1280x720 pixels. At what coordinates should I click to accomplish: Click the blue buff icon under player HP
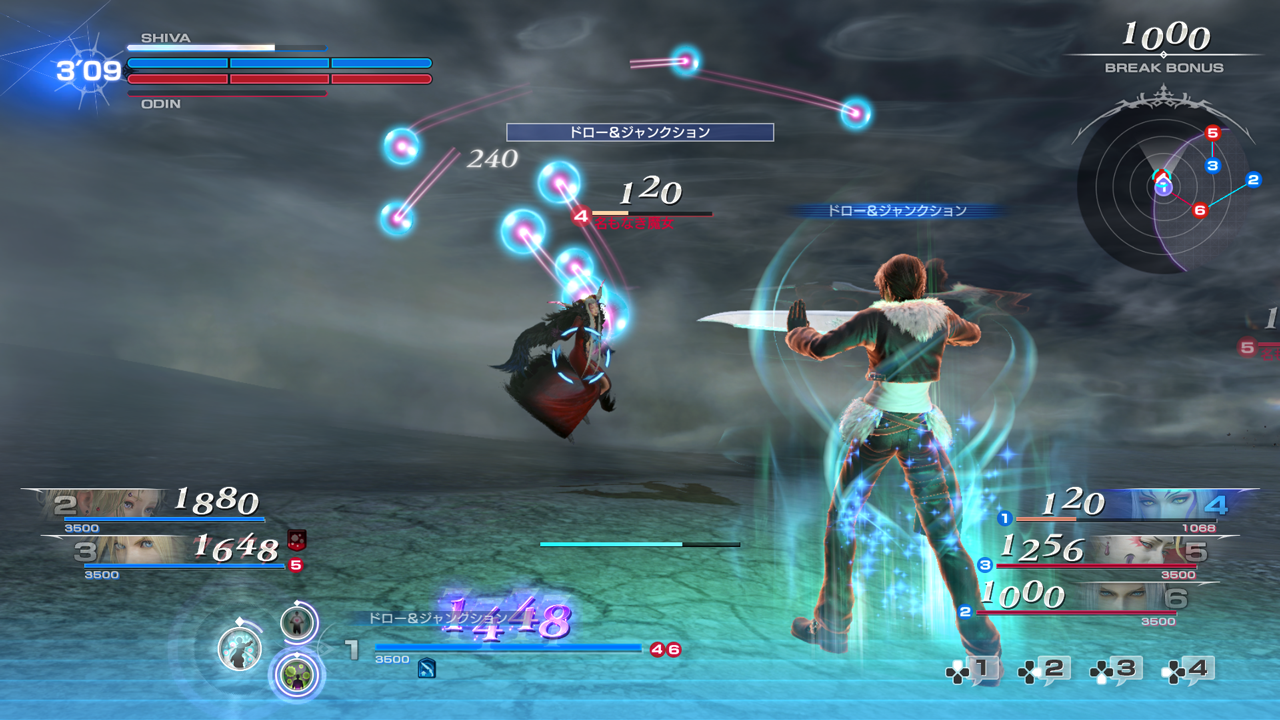pos(427,669)
